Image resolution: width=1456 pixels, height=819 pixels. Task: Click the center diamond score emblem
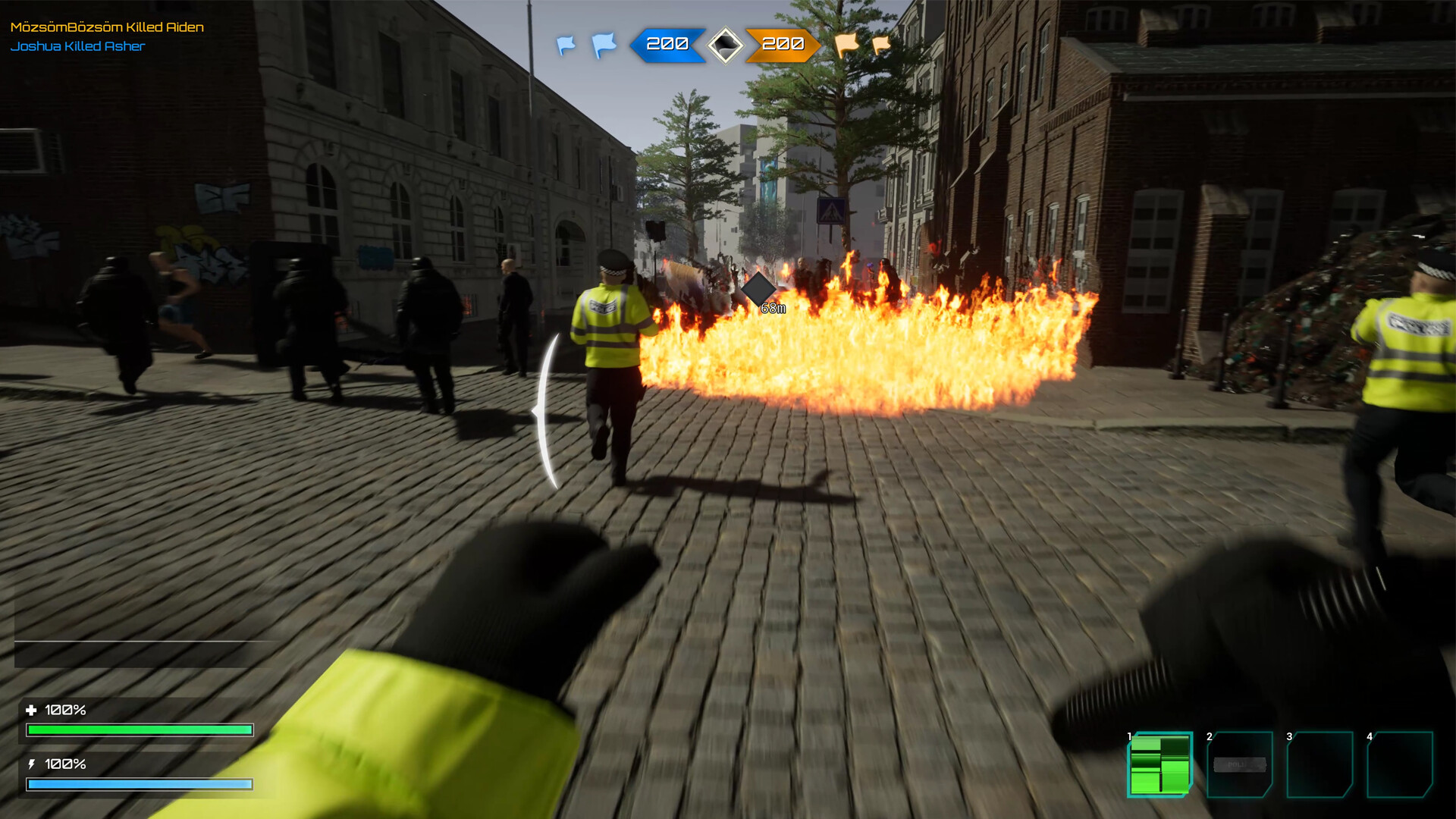726,45
